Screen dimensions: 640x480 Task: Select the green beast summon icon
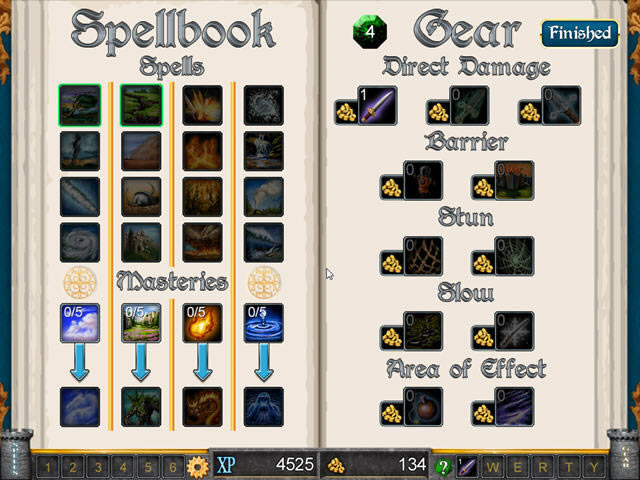click(141, 406)
